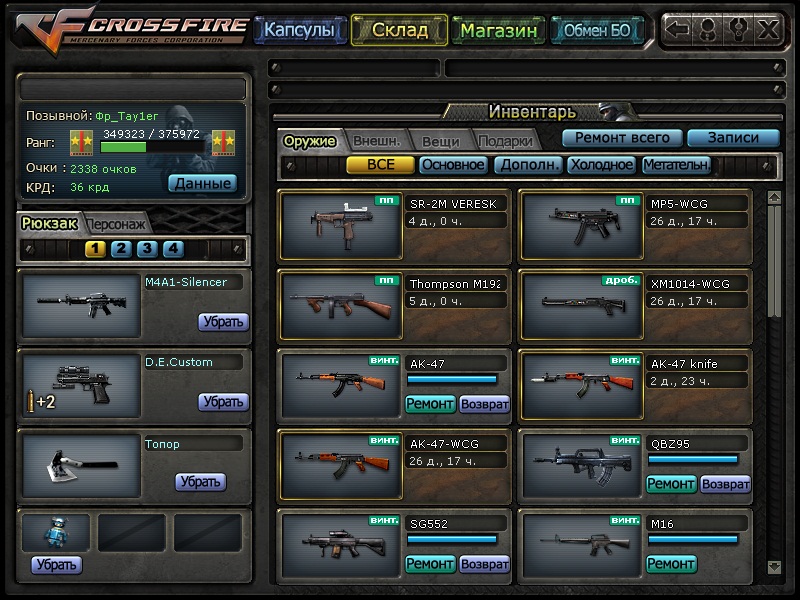This screenshot has height=600, width=800.
Task: Click the Данные profile button
Action: point(202,183)
